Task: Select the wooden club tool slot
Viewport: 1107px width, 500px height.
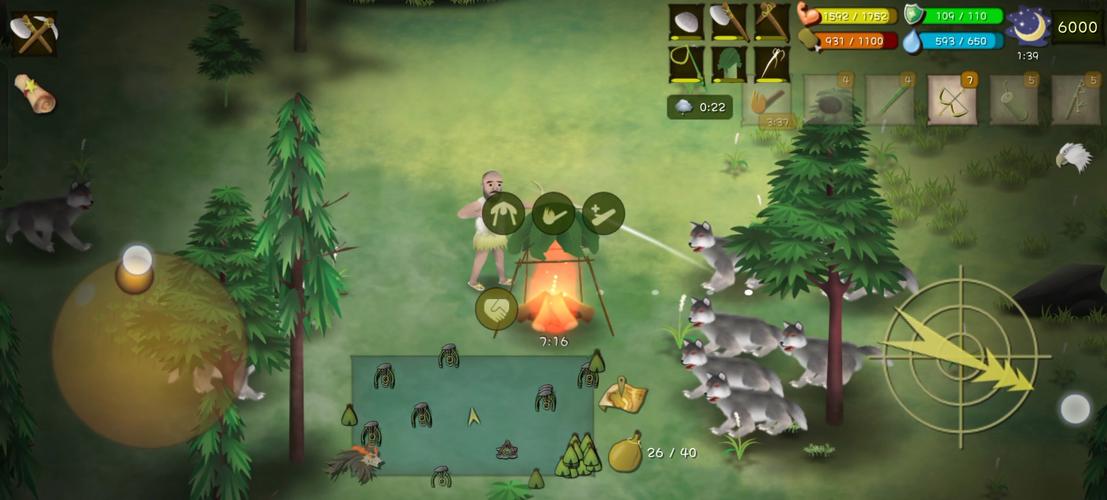Action: click(771, 22)
